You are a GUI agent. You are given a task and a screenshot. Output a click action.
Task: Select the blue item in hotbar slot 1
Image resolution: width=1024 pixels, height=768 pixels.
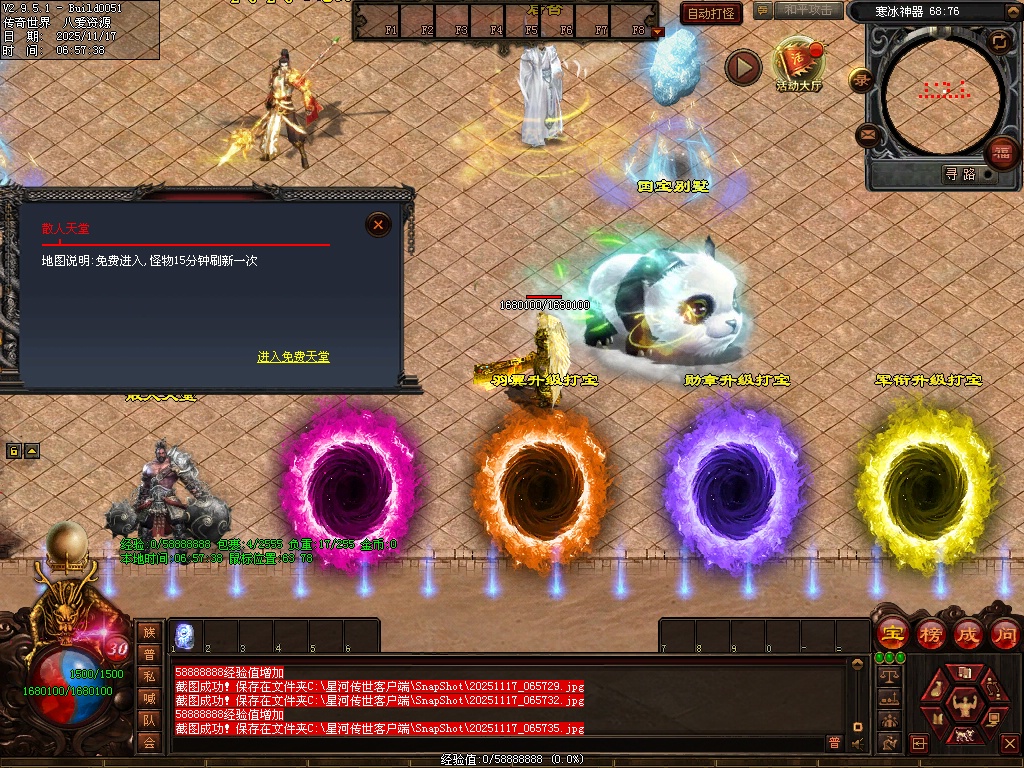[185, 636]
